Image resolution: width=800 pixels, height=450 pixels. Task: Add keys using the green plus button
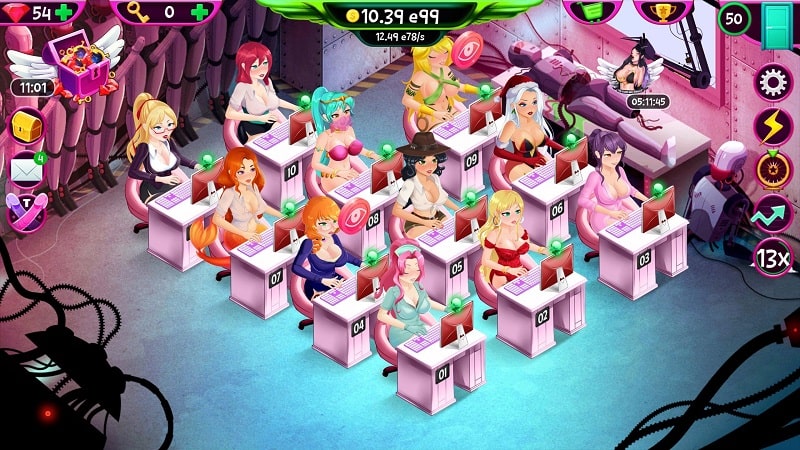(201, 12)
